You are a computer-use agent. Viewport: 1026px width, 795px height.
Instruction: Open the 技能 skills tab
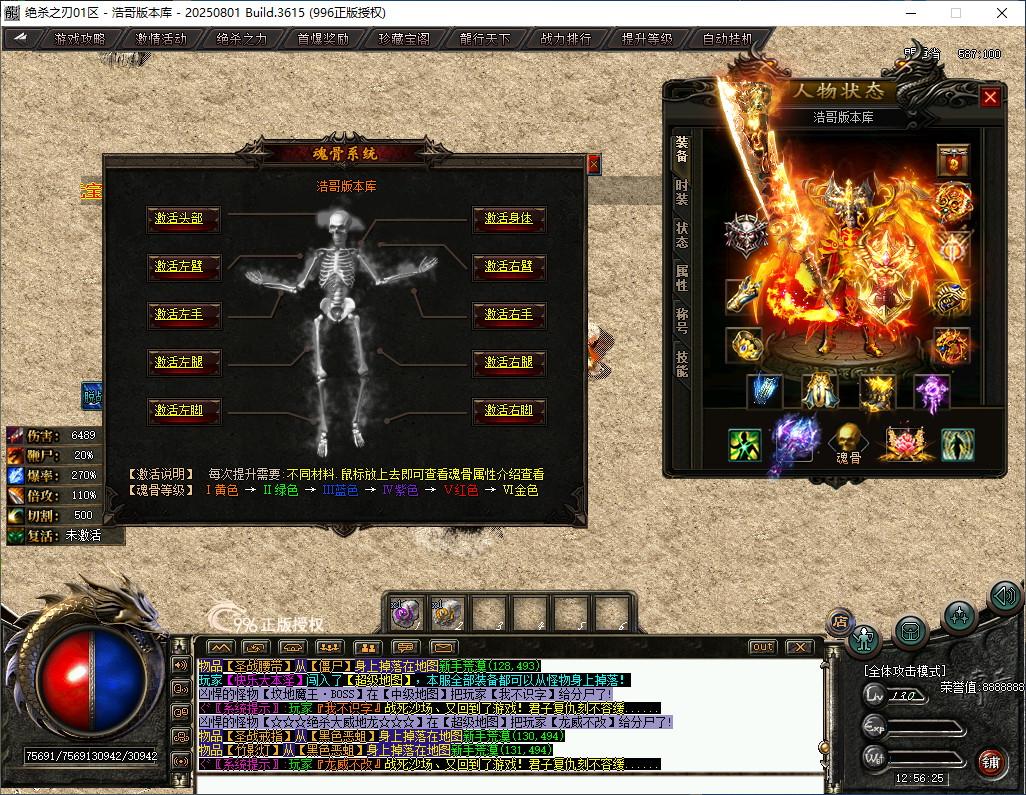[x=682, y=363]
